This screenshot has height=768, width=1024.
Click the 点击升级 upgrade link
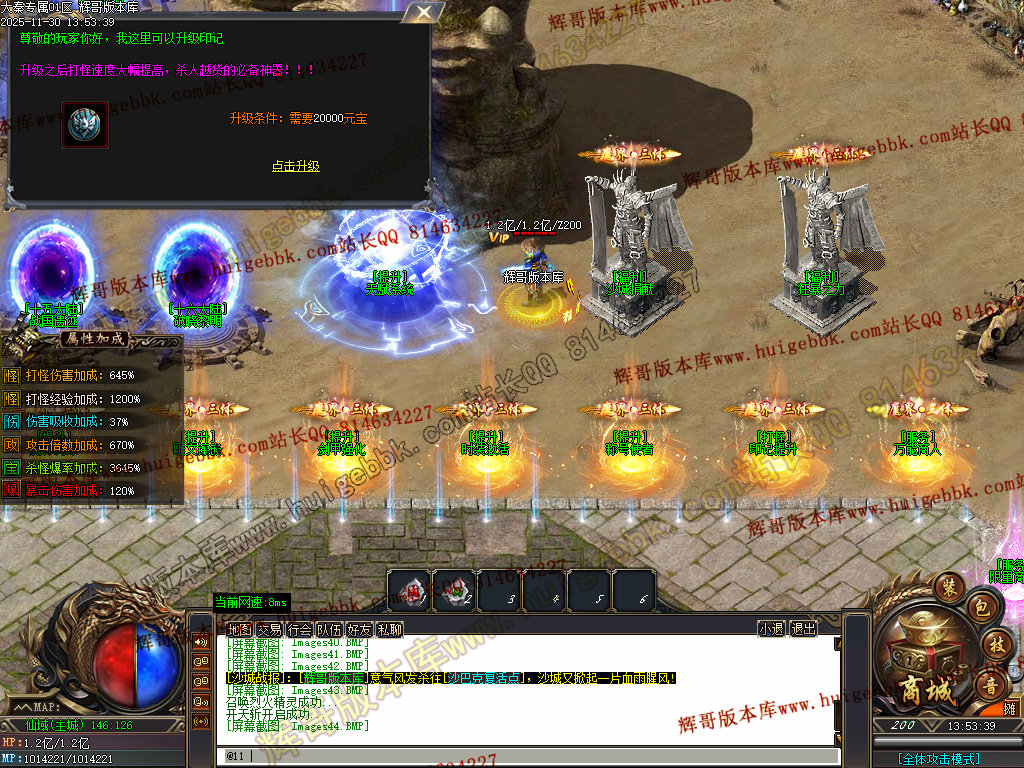pyautogui.click(x=296, y=166)
